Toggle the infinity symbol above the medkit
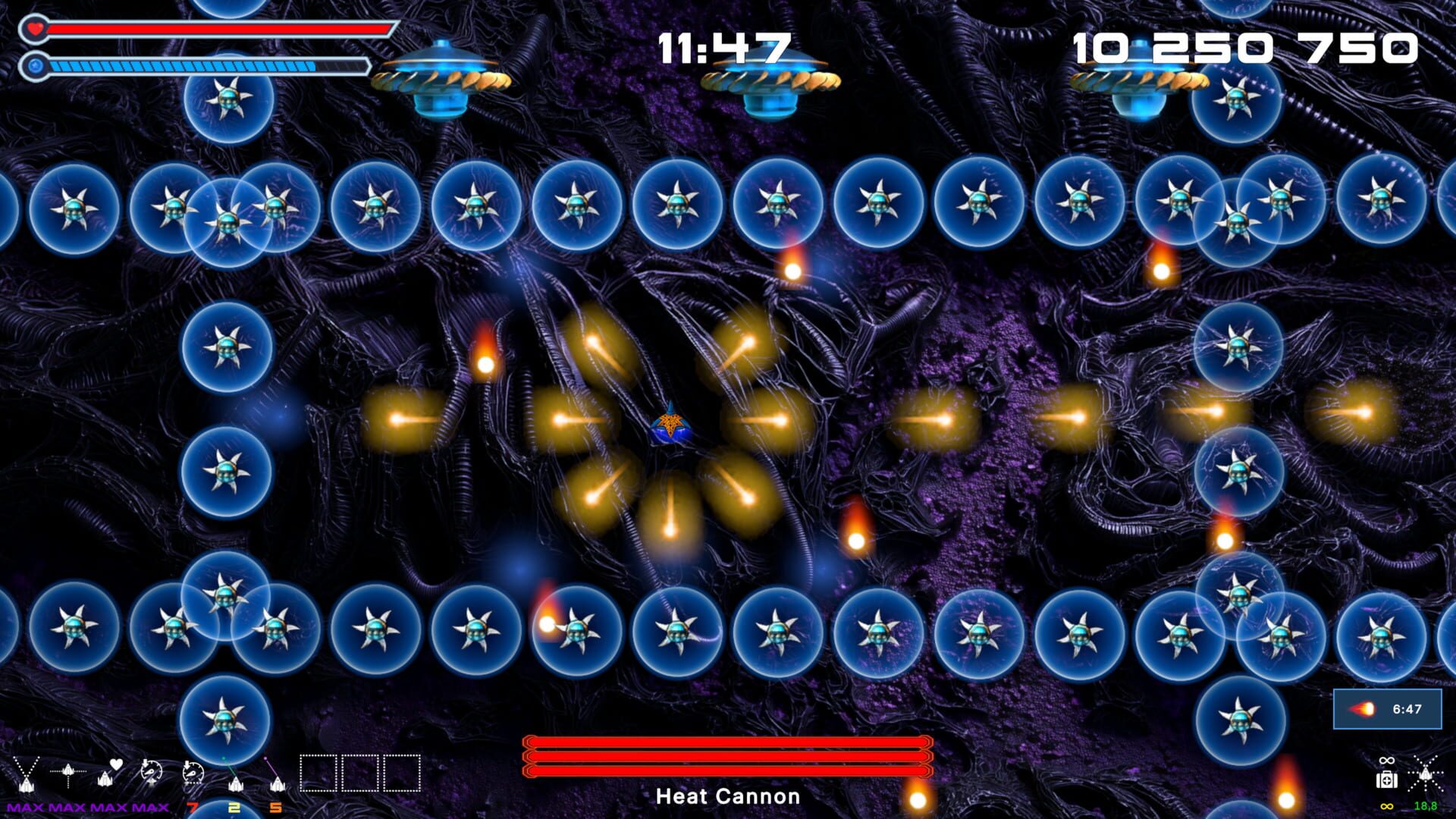The image size is (1456, 819). click(x=1386, y=760)
